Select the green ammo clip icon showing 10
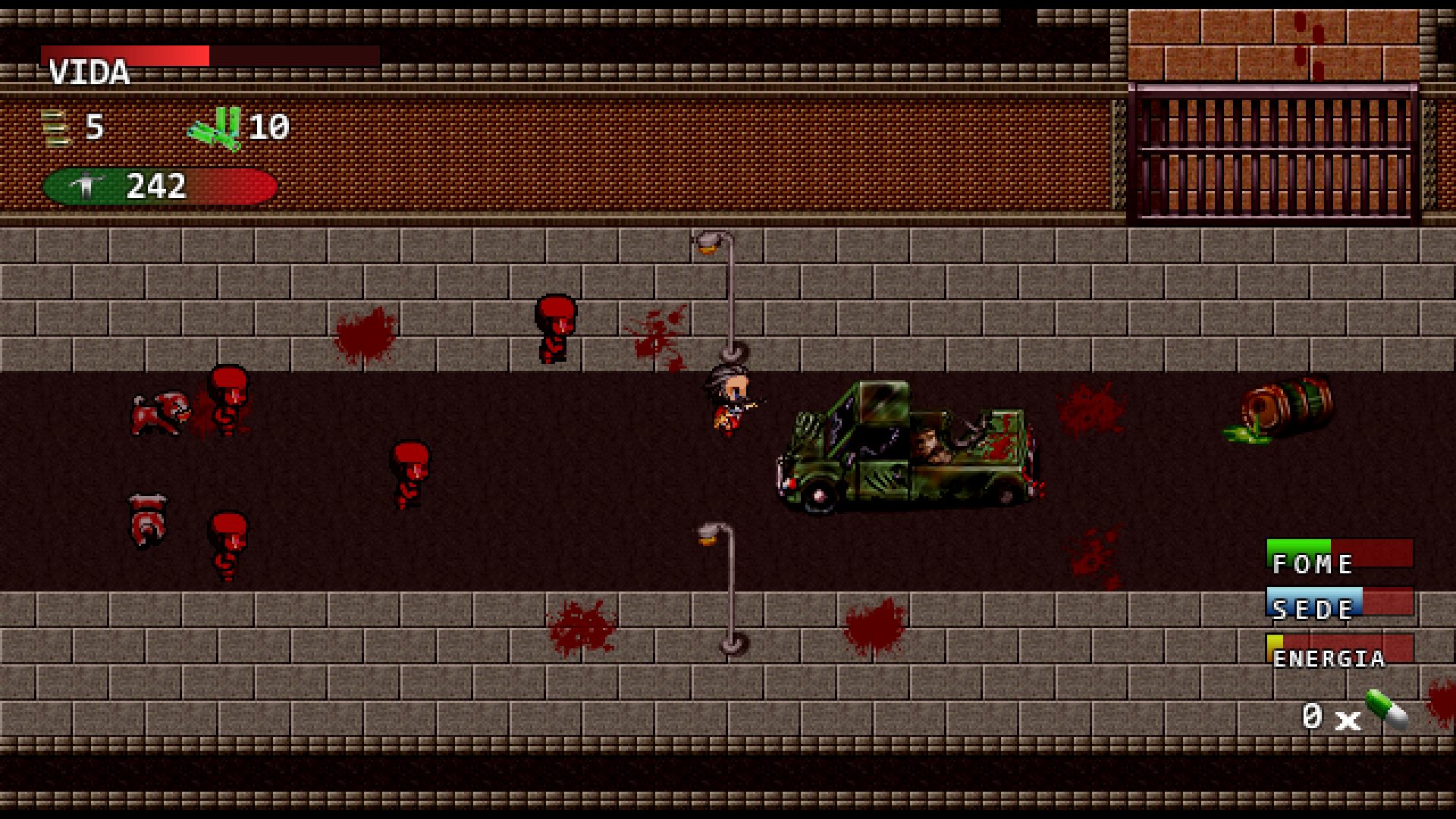 [216, 127]
